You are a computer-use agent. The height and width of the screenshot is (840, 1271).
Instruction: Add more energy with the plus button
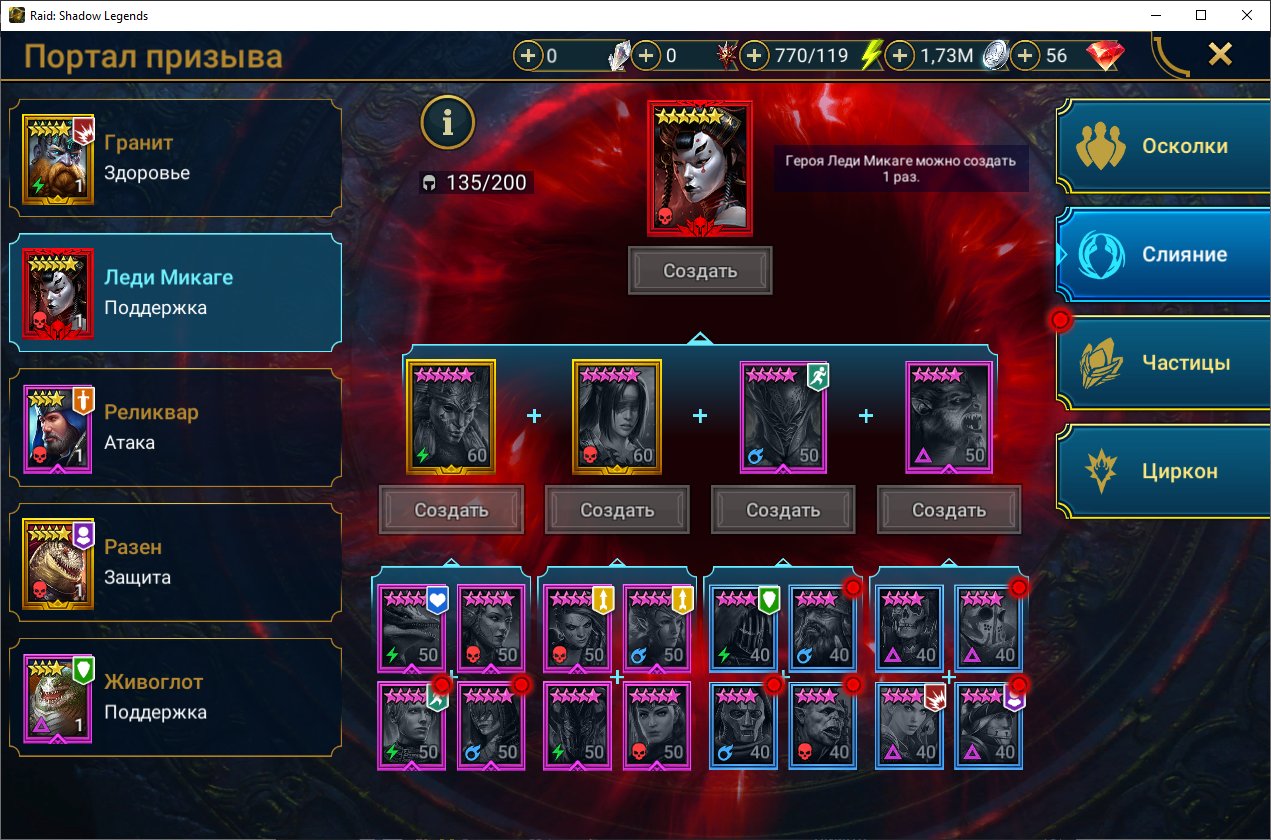click(755, 56)
